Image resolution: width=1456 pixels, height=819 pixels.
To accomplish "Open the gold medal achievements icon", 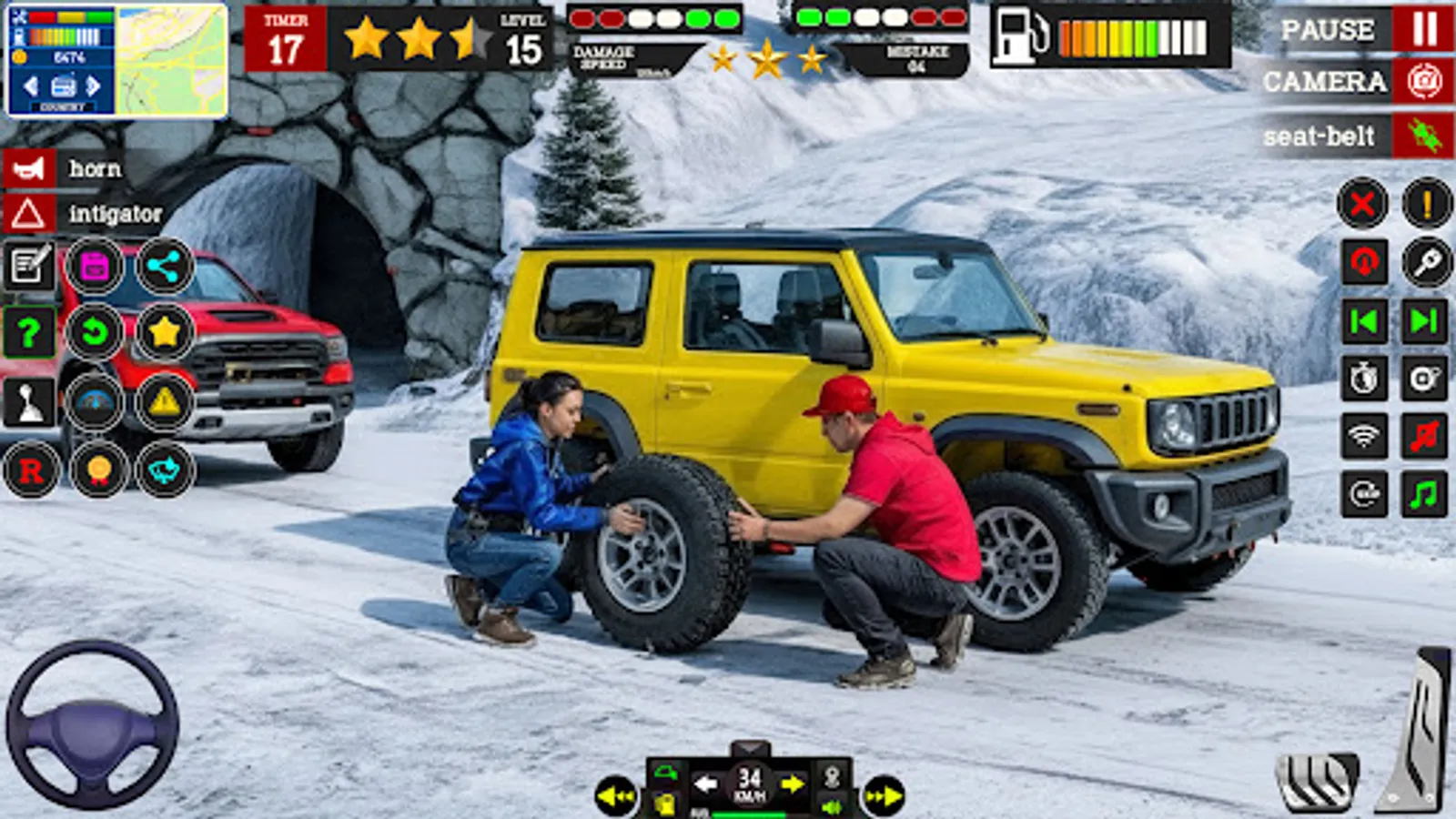I will 96,471.
